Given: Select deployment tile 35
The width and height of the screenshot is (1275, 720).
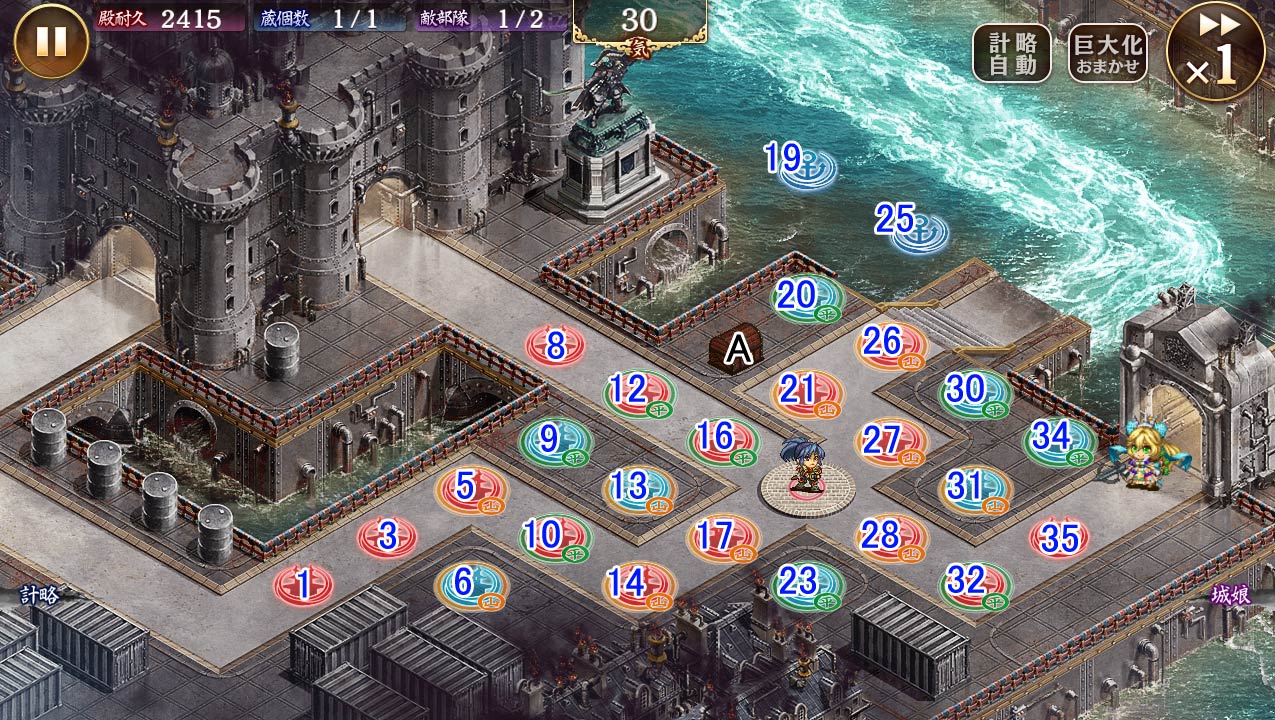Looking at the screenshot, I should pyautogui.click(x=1059, y=539).
